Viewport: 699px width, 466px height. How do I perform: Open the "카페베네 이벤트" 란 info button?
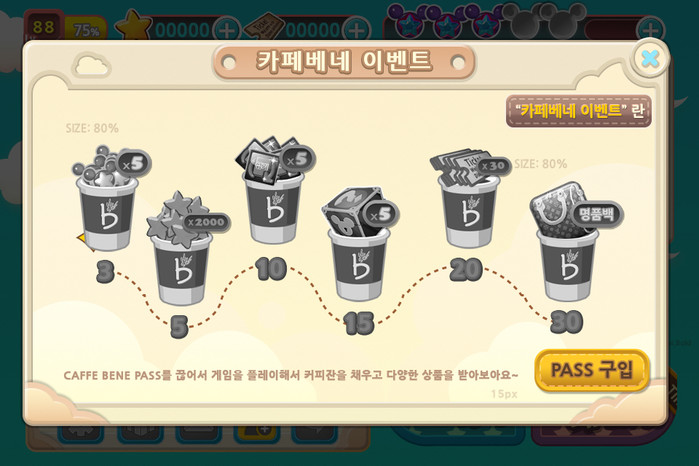[x=579, y=110]
